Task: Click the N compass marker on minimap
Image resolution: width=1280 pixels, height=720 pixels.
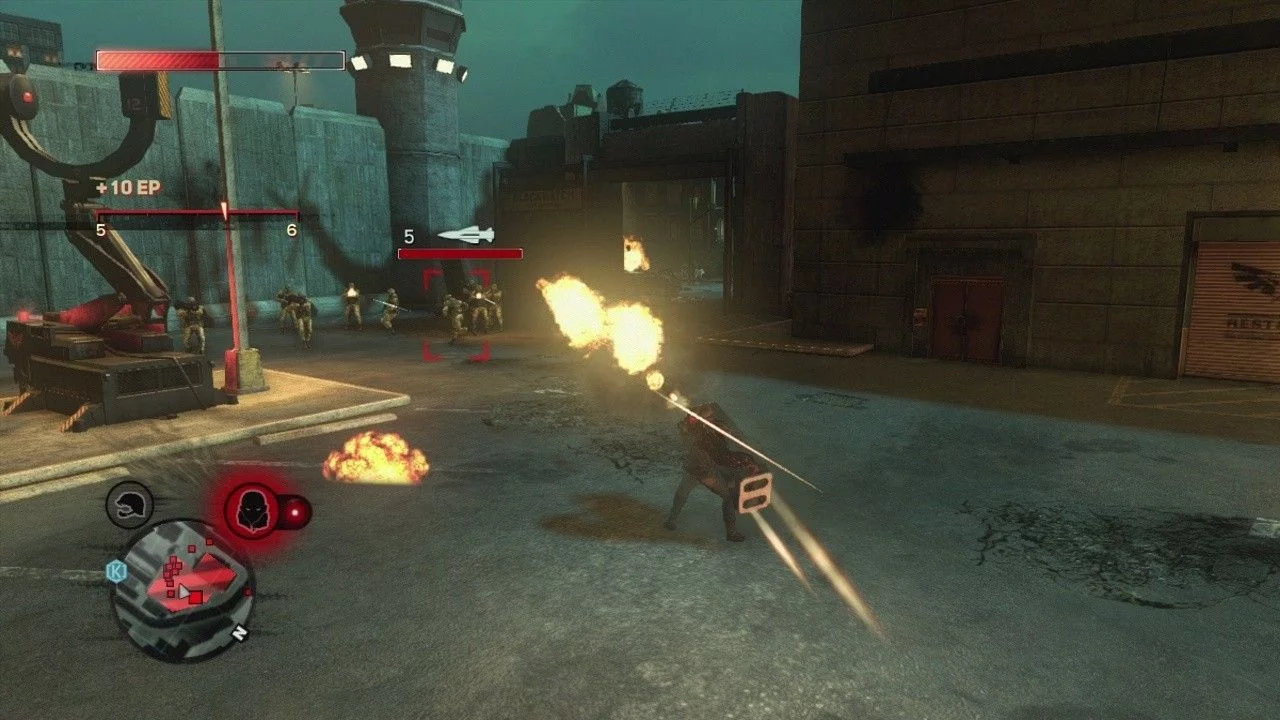Action: pyautogui.click(x=239, y=633)
